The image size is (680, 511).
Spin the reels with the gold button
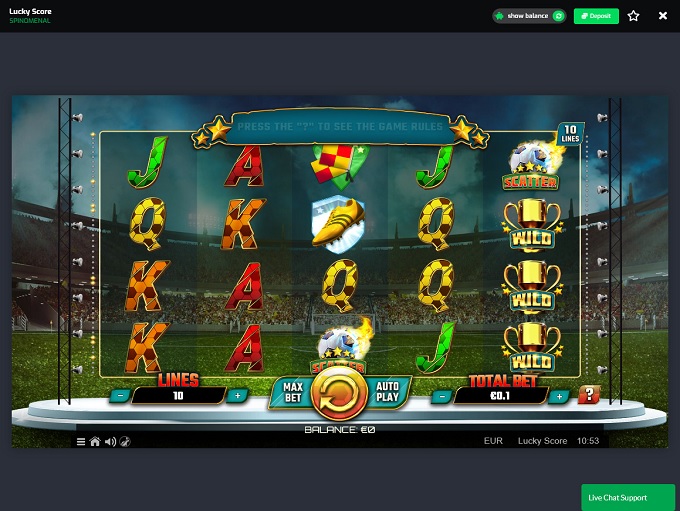point(340,395)
